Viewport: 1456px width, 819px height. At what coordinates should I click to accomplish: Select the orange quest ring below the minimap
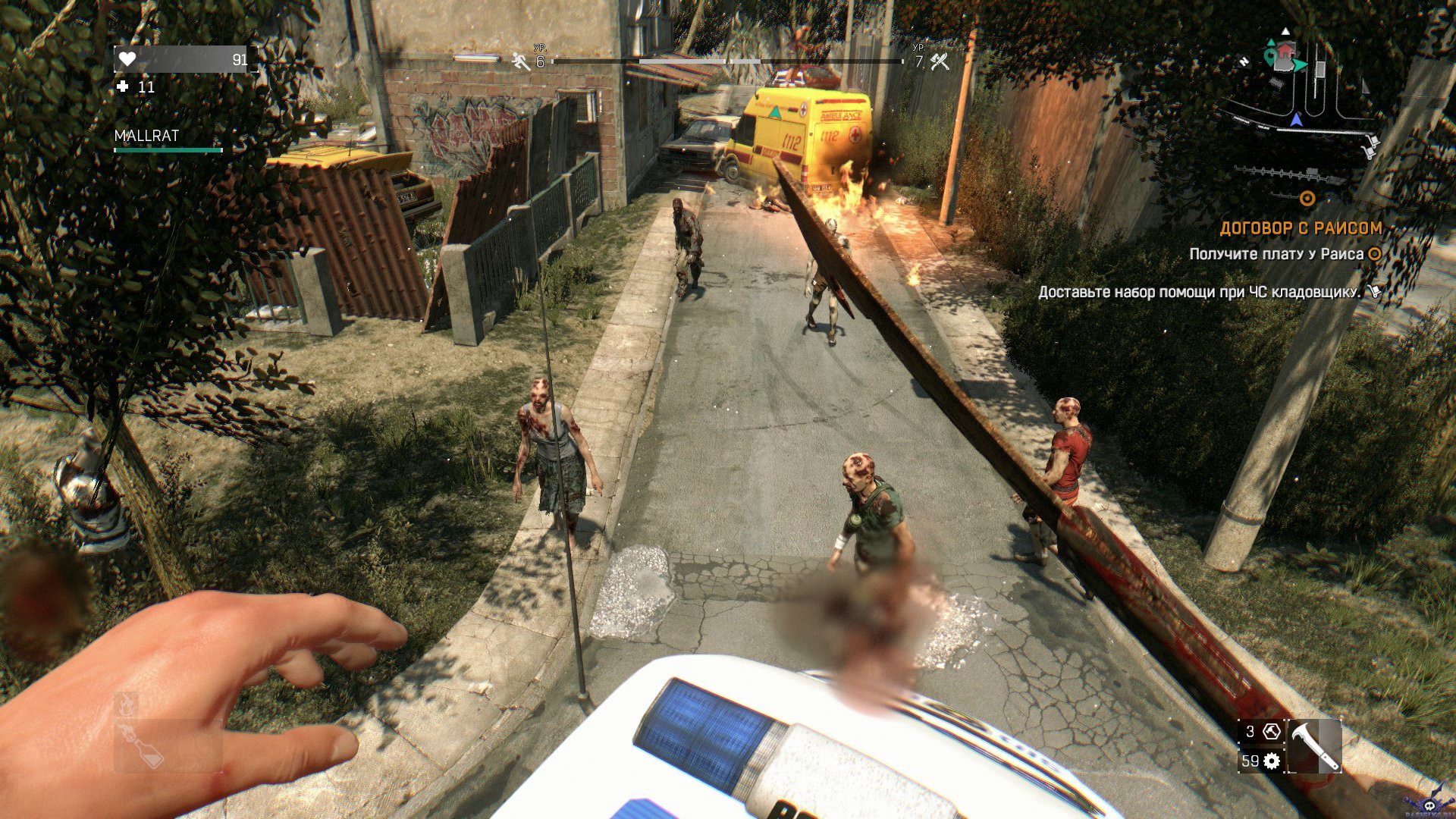pyautogui.click(x=1307, y=199)
